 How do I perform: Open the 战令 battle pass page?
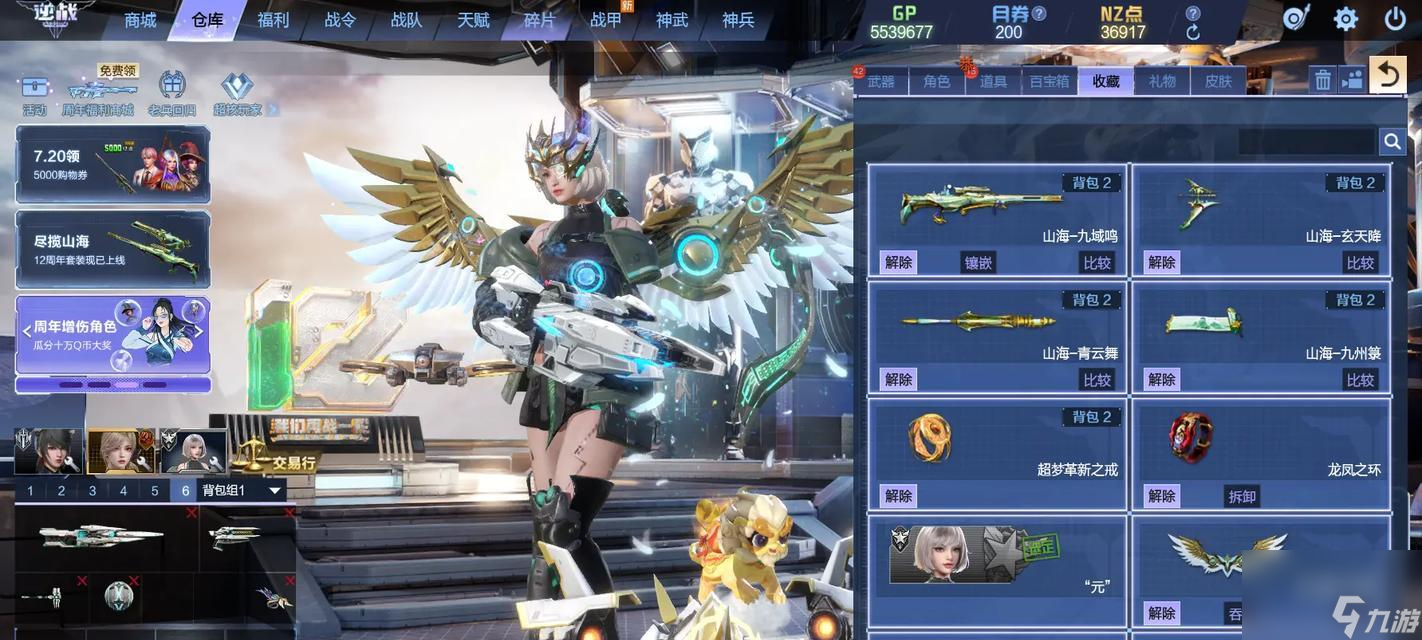tap(340, 20)
